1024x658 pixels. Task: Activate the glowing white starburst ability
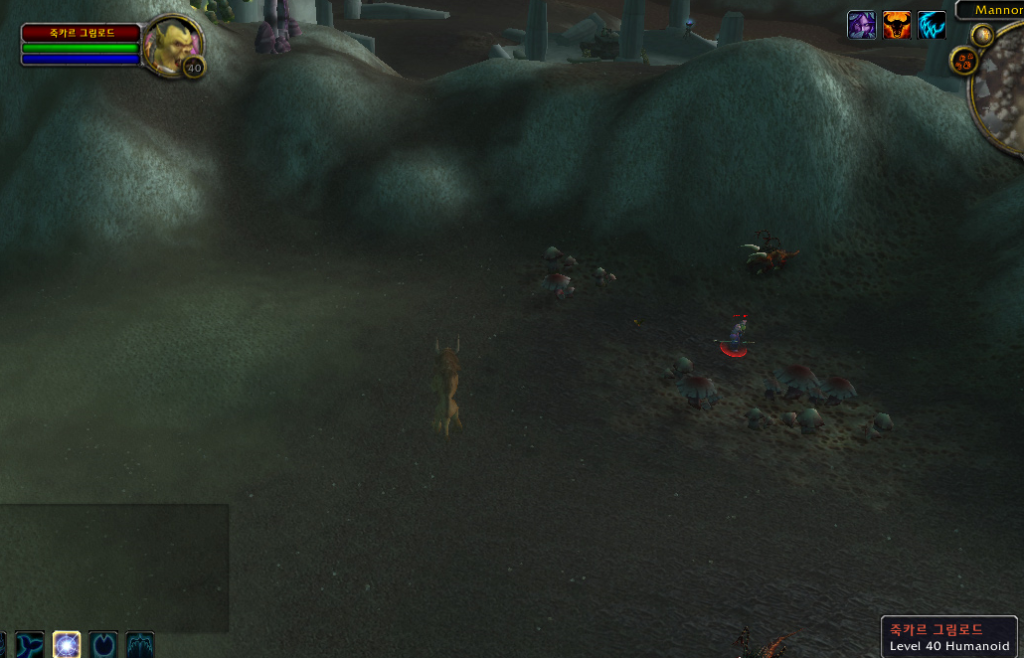(x=67, y=644)
